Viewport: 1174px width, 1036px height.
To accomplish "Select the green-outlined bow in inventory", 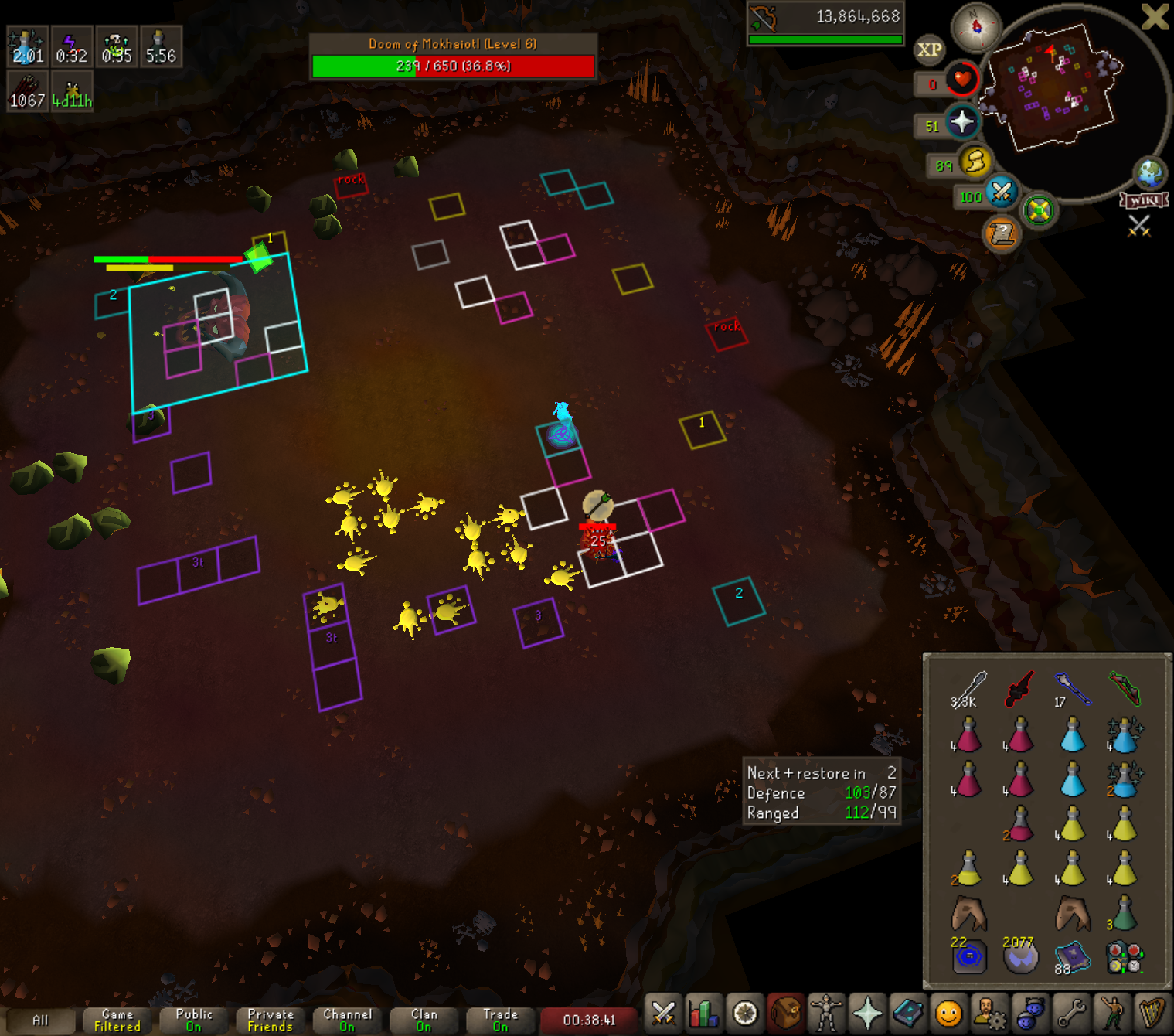I will 1125,687.
